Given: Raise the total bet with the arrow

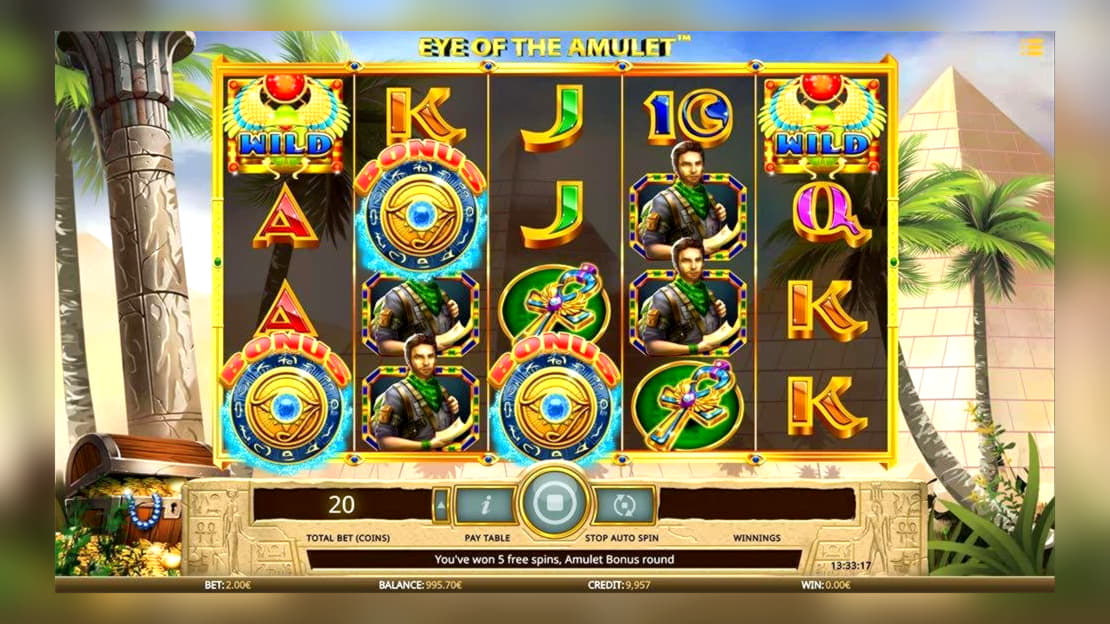Looking at the screenshot, I should click(441, 505).
